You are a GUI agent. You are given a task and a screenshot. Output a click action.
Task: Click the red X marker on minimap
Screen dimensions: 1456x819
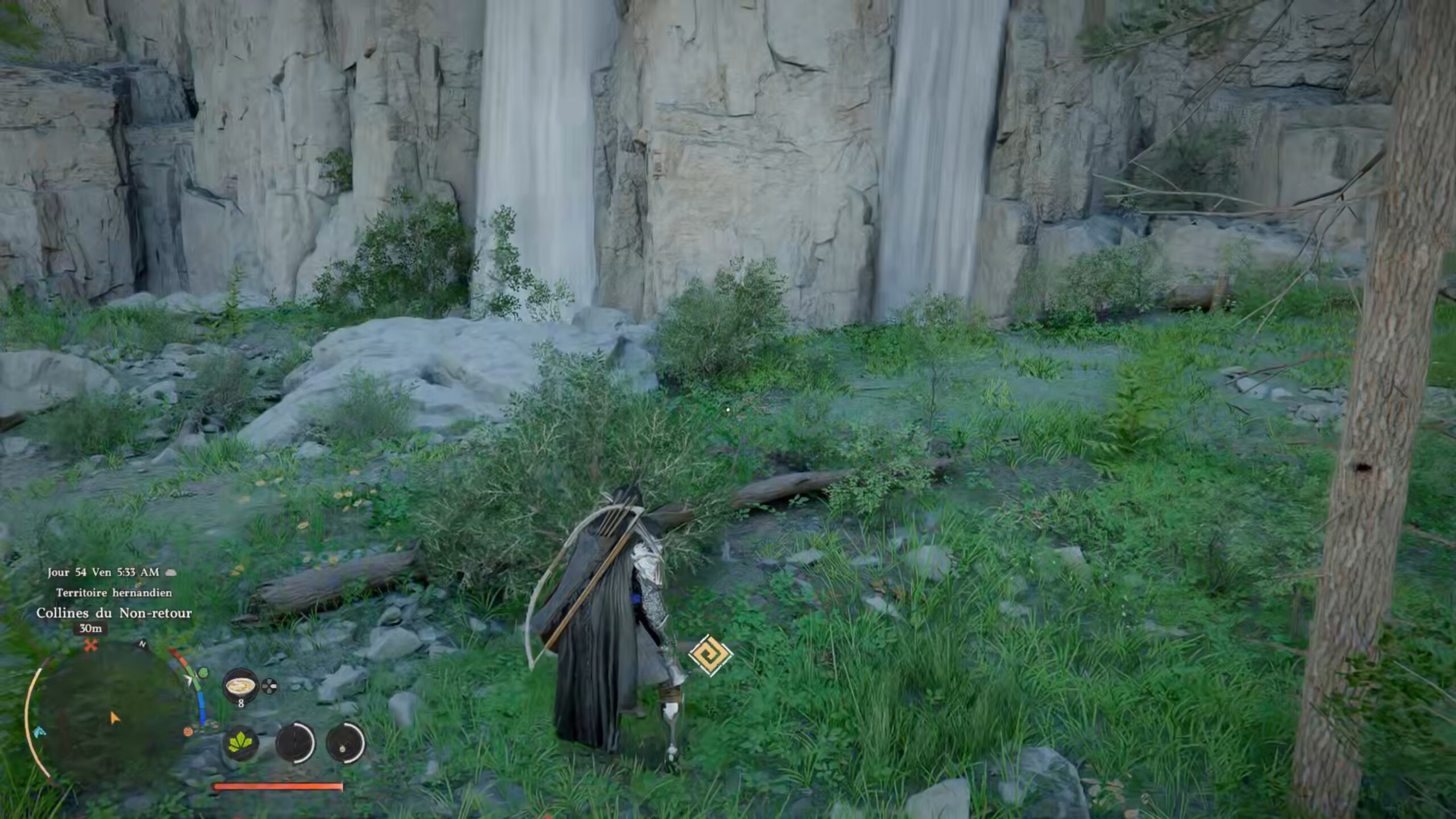click(x=91, y=645)
